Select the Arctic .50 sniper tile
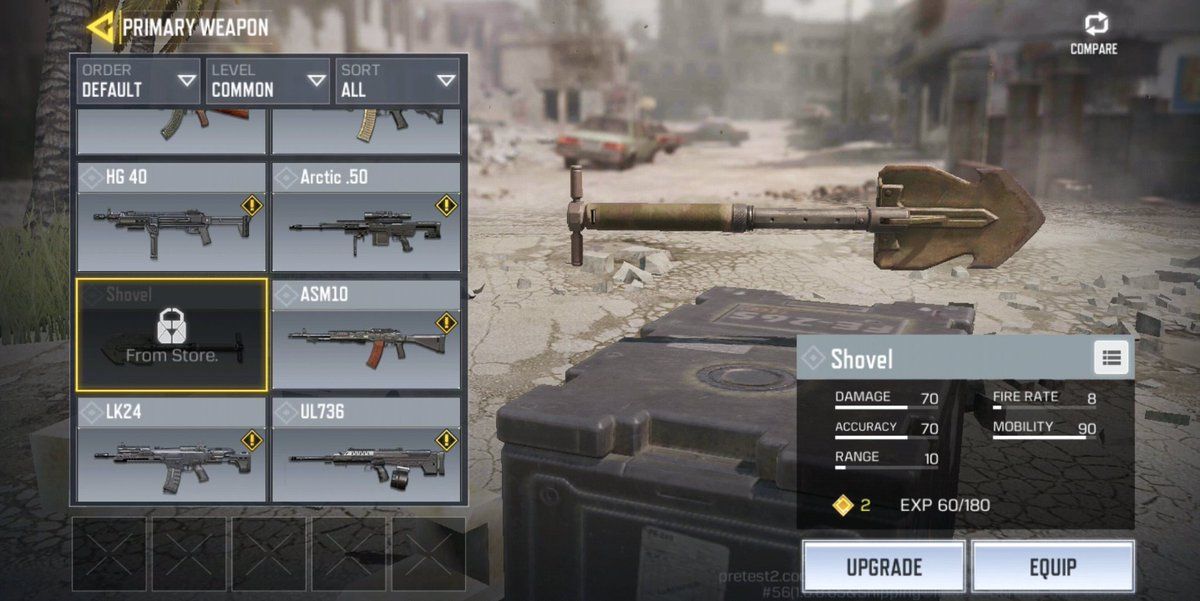 [x=365, y=217]
